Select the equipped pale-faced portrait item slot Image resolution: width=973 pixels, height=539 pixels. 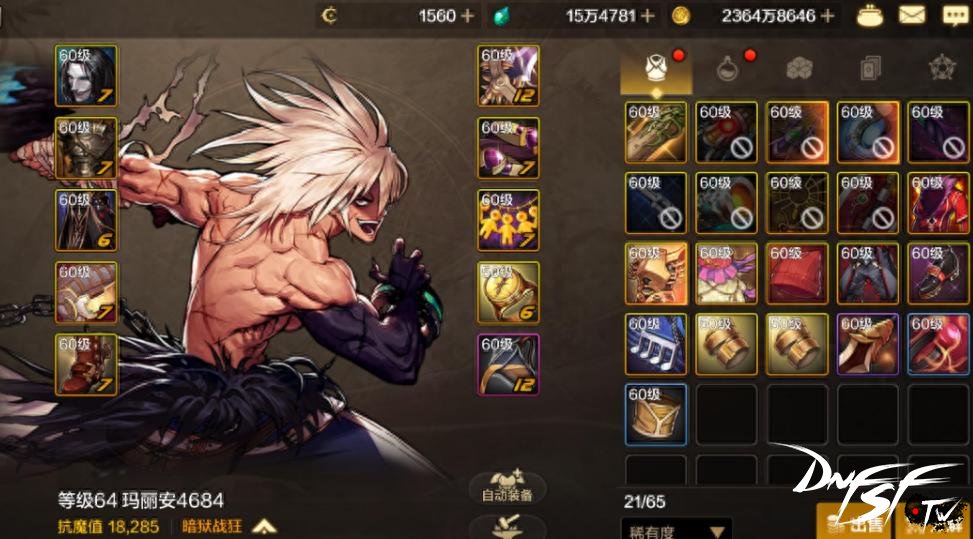tap(86, 76)
